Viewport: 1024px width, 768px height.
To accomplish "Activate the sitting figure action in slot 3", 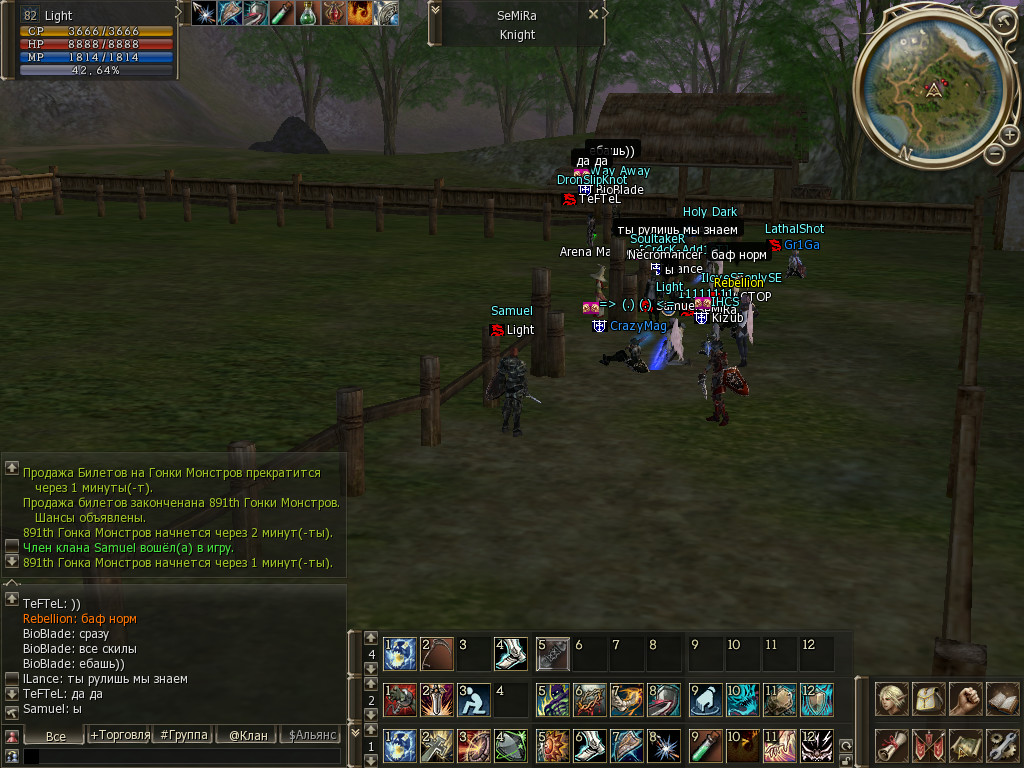I will click(473, 699).
